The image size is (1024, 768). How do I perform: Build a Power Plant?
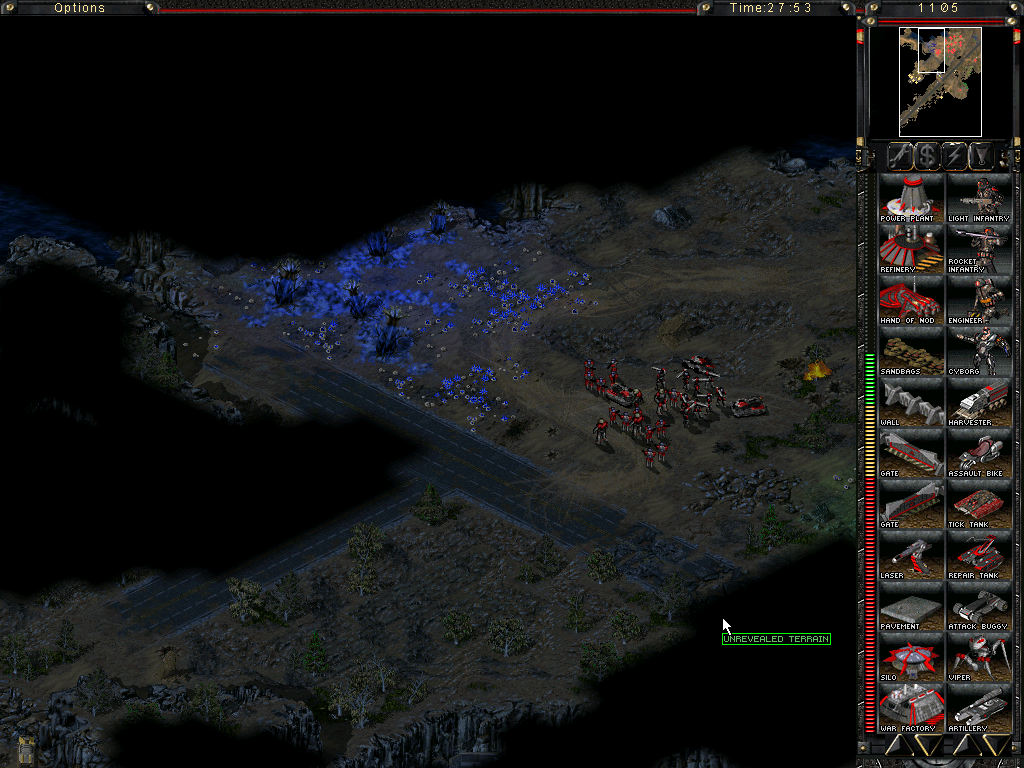tap(911, 198)
